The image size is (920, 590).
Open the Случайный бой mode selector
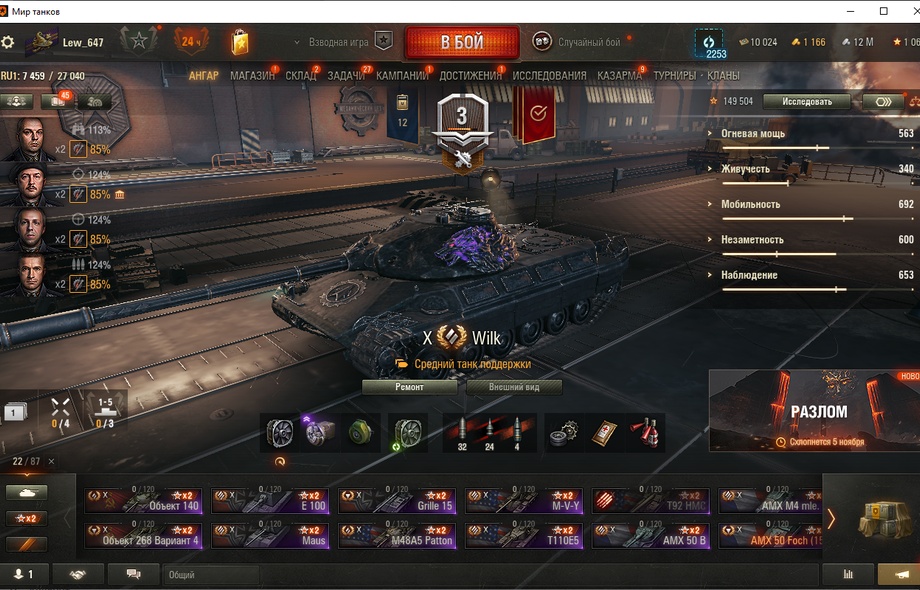coord(577,42)
